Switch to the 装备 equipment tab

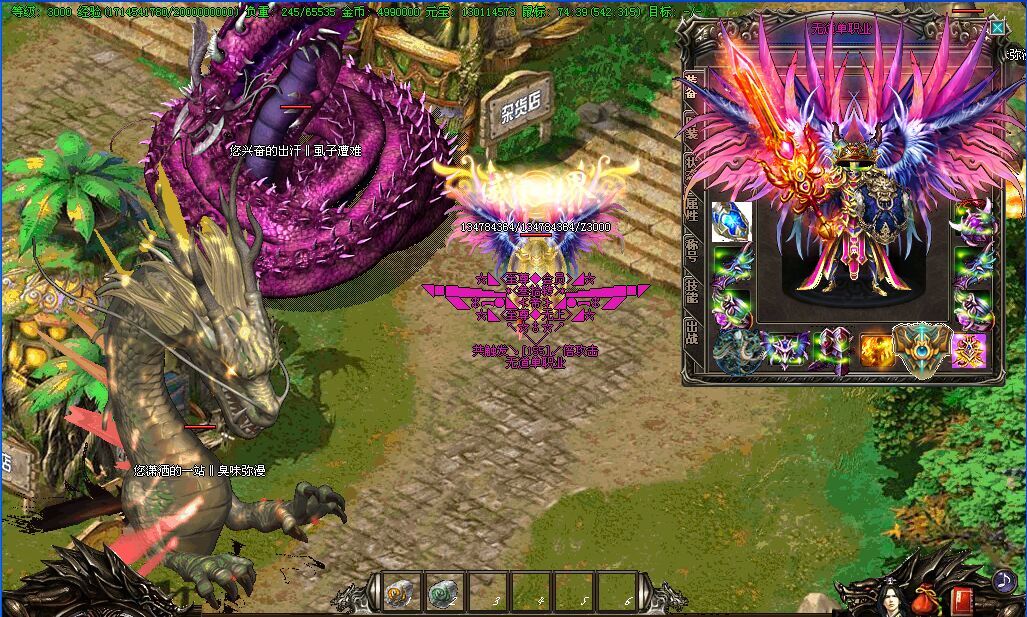click(x=691, y=84)
